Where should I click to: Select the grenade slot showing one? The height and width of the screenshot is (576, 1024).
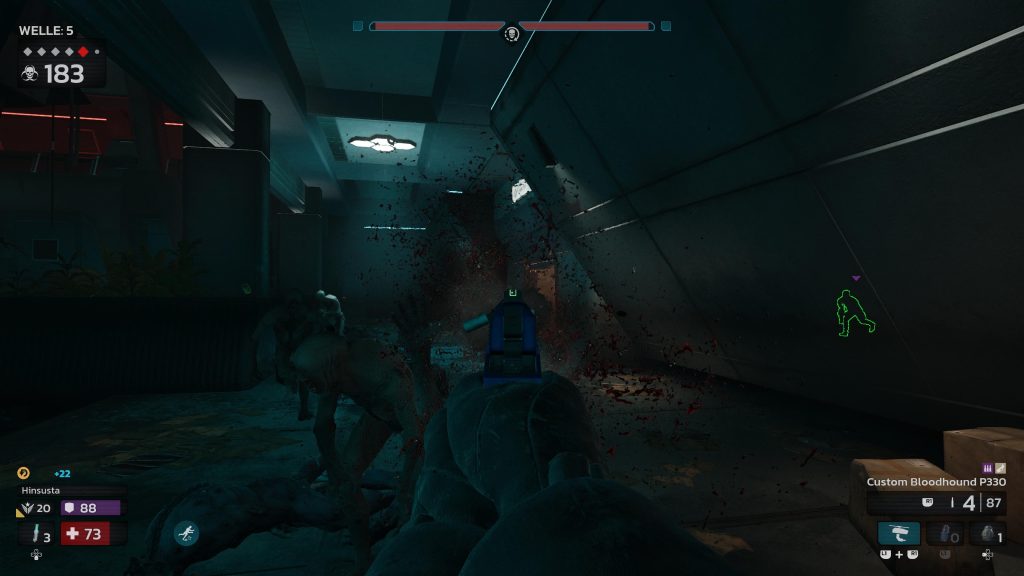[987, 533]
